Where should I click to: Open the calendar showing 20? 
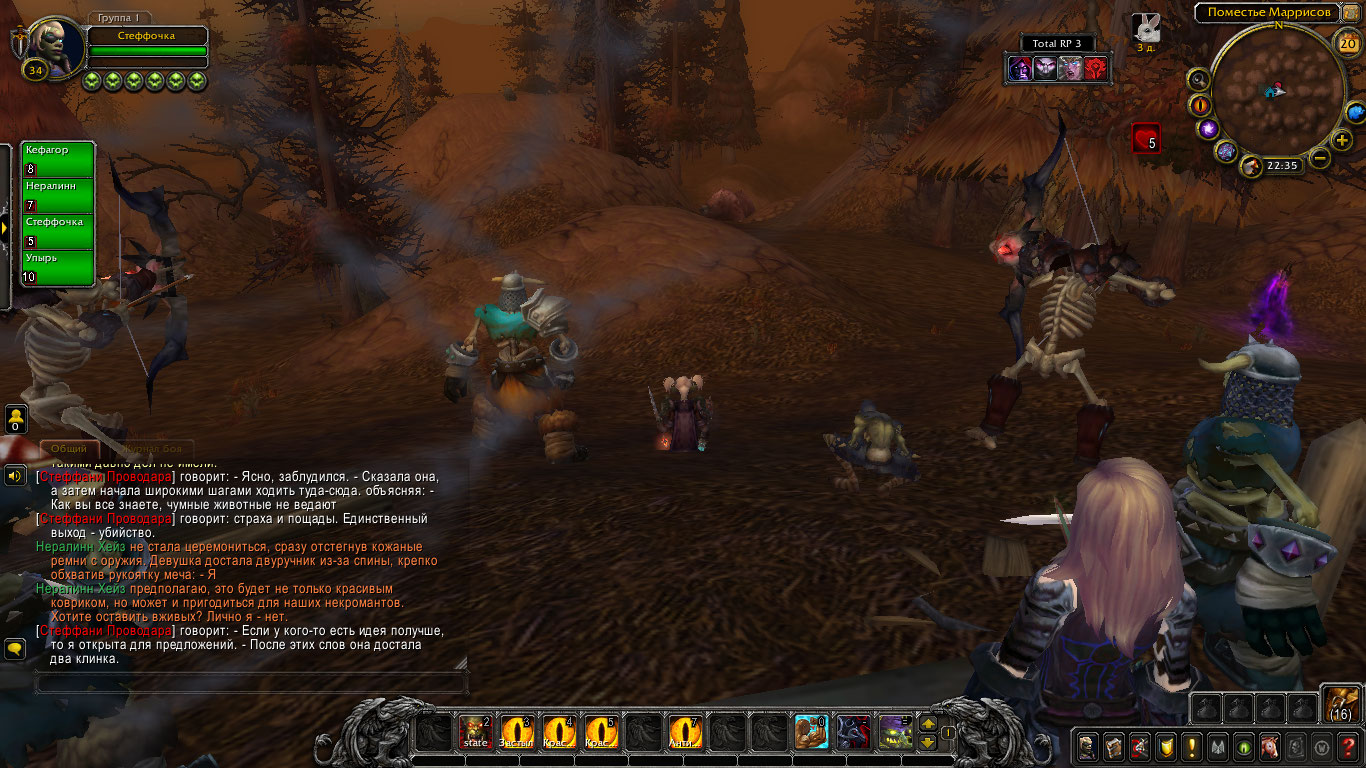[x=1347, y=42]
